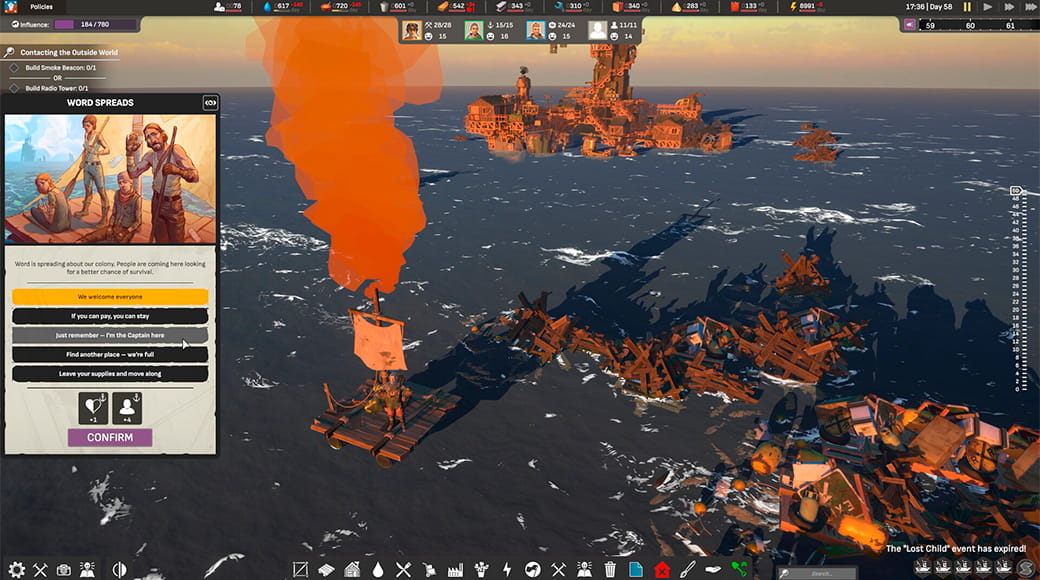Open settings with the gear icon
The height and width of the screenshot is (580, 1040).
point(16,570)
